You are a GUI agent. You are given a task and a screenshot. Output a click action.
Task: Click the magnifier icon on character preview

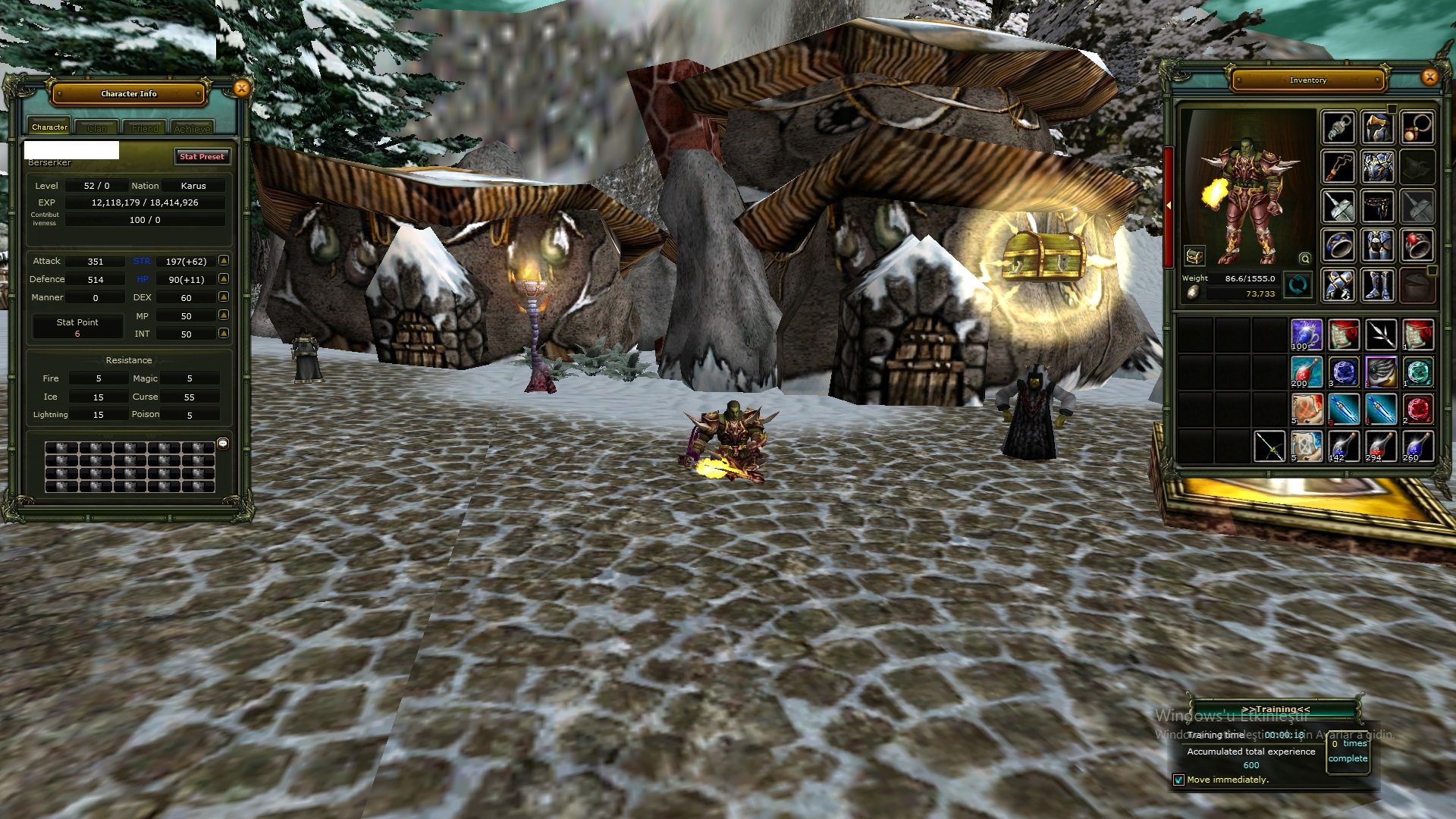point(1304,259)
